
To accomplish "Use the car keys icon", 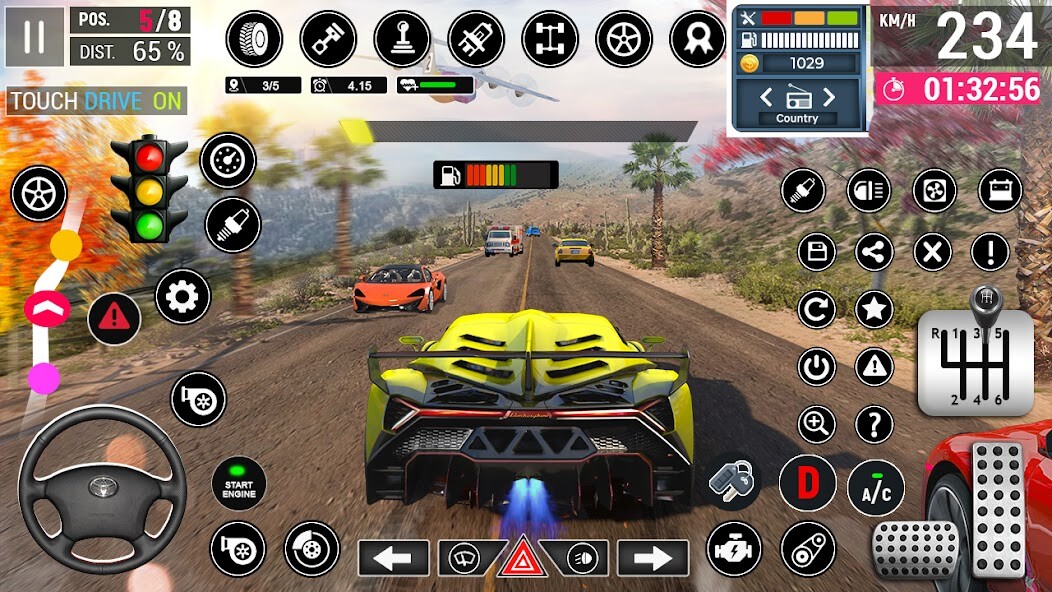I will click(734, 481).
